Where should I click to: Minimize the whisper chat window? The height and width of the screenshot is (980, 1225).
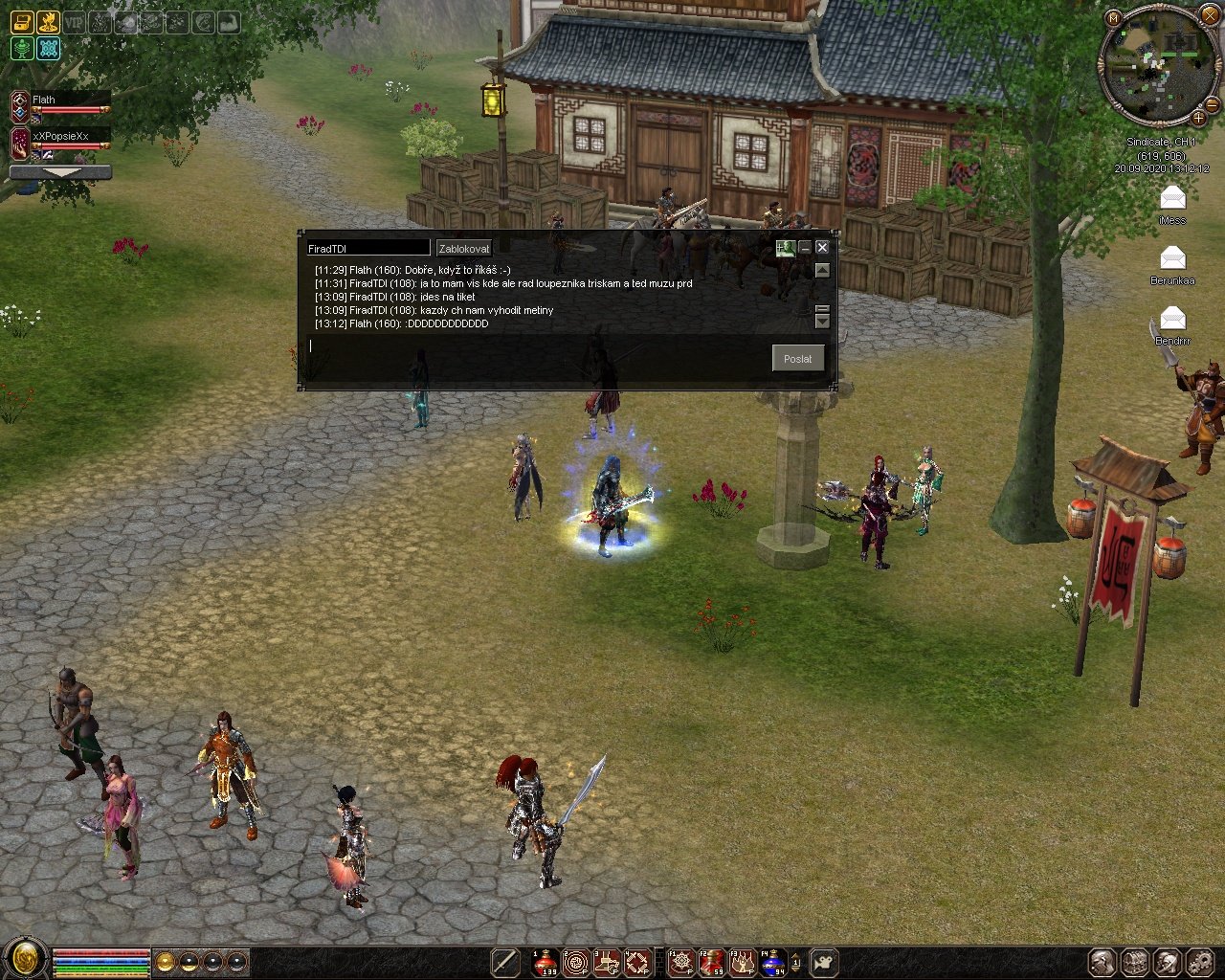[805, 248]
